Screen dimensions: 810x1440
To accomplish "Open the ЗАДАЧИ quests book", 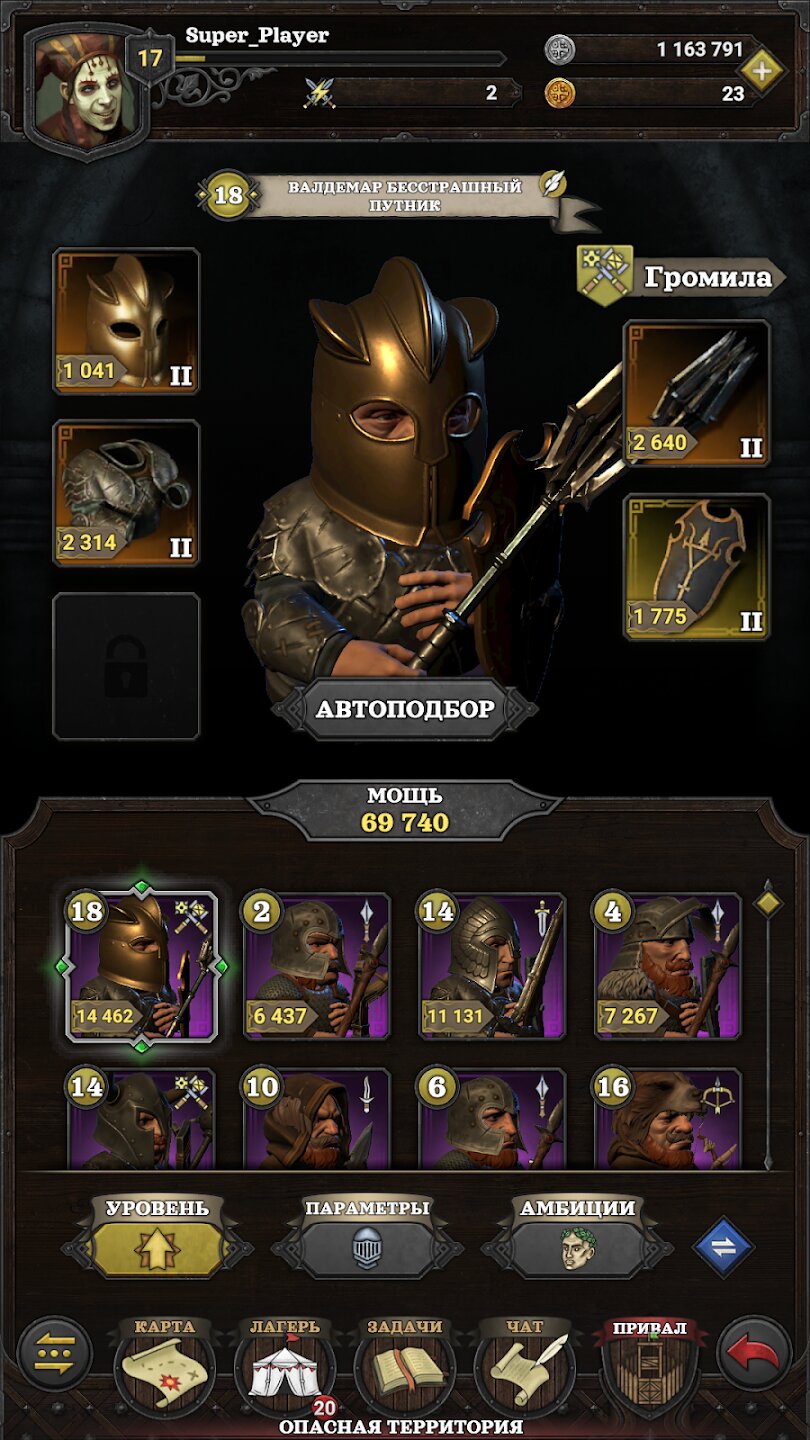I will click(x=404, y=1367).
